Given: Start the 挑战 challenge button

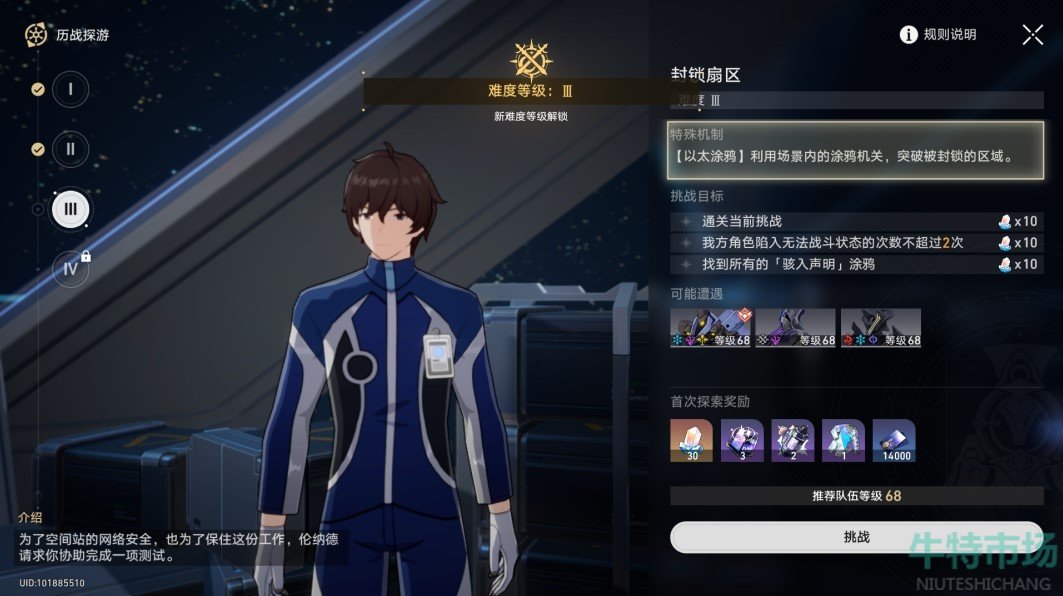Looking at the screenshot, I should [856, 537].
